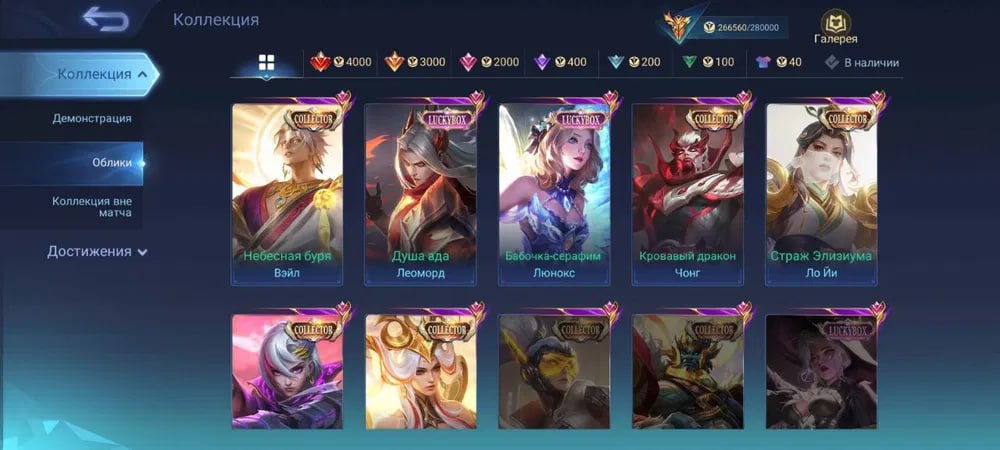Screen dimensions: 1000x450
Task: Select the Небесная буря Вэйл skin card
Action: click(287, 194)
